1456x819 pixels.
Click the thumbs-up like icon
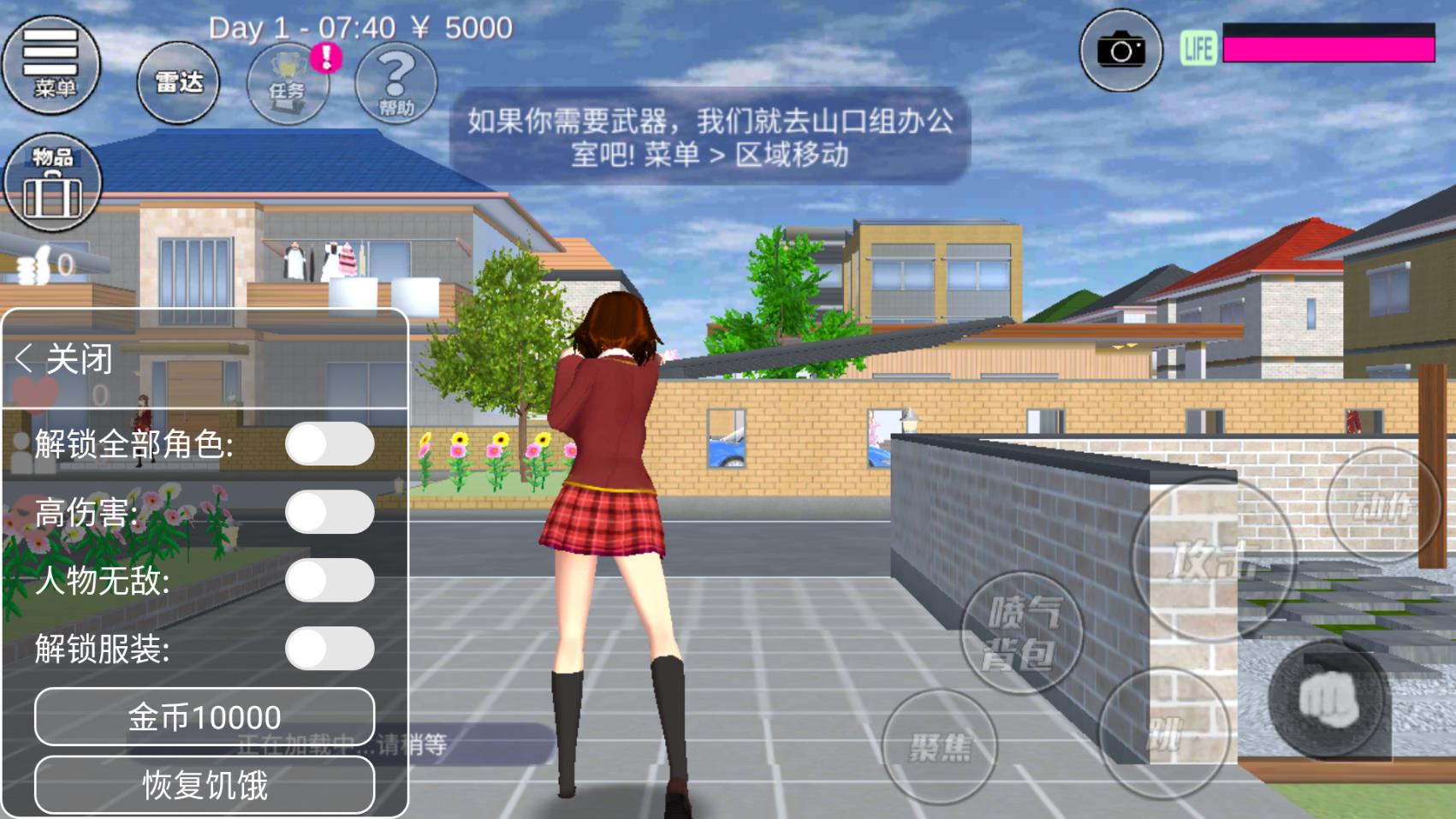(x=36, y=266)
